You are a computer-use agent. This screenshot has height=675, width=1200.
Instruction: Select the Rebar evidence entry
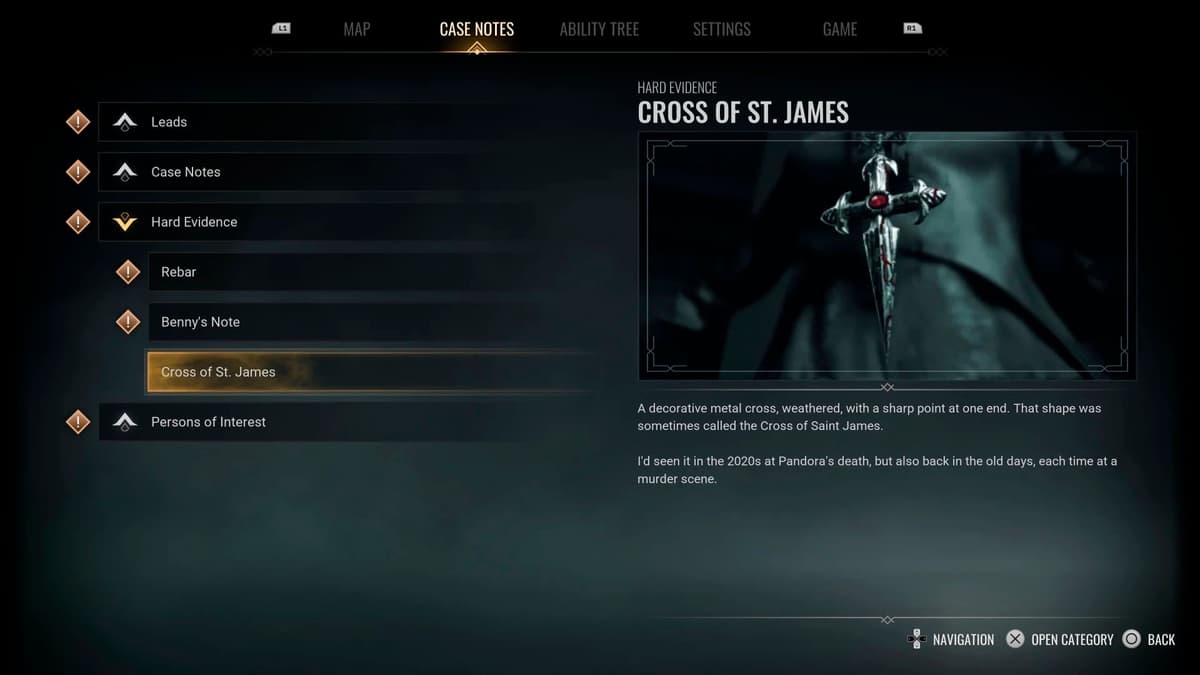[x=179, y=272]
